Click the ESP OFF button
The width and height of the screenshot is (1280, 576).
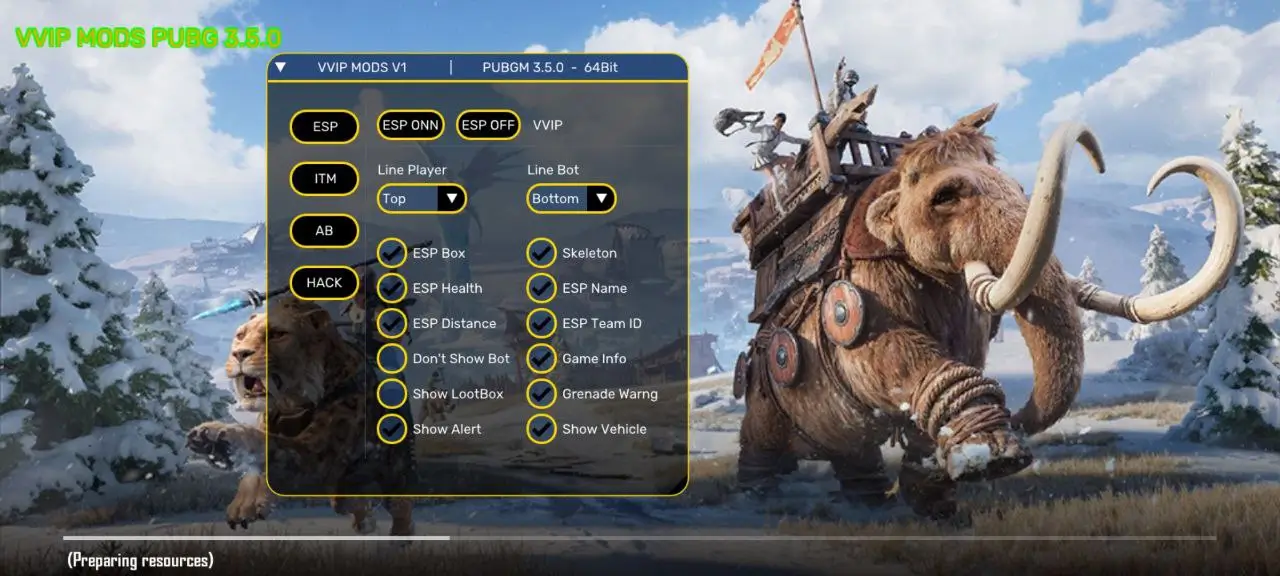tap(488, 125)
